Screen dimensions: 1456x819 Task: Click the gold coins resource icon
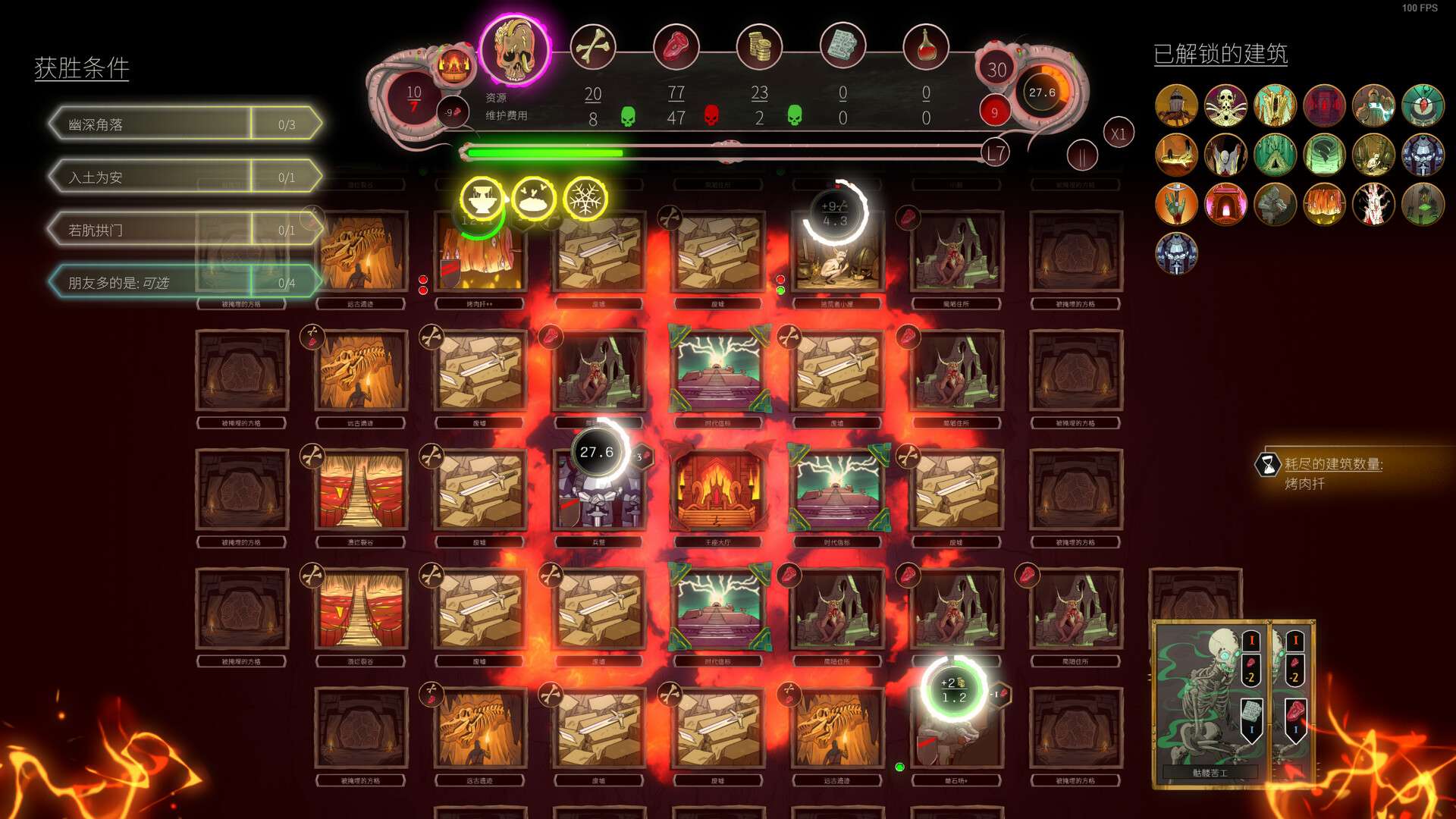click(x=759, y=47)
